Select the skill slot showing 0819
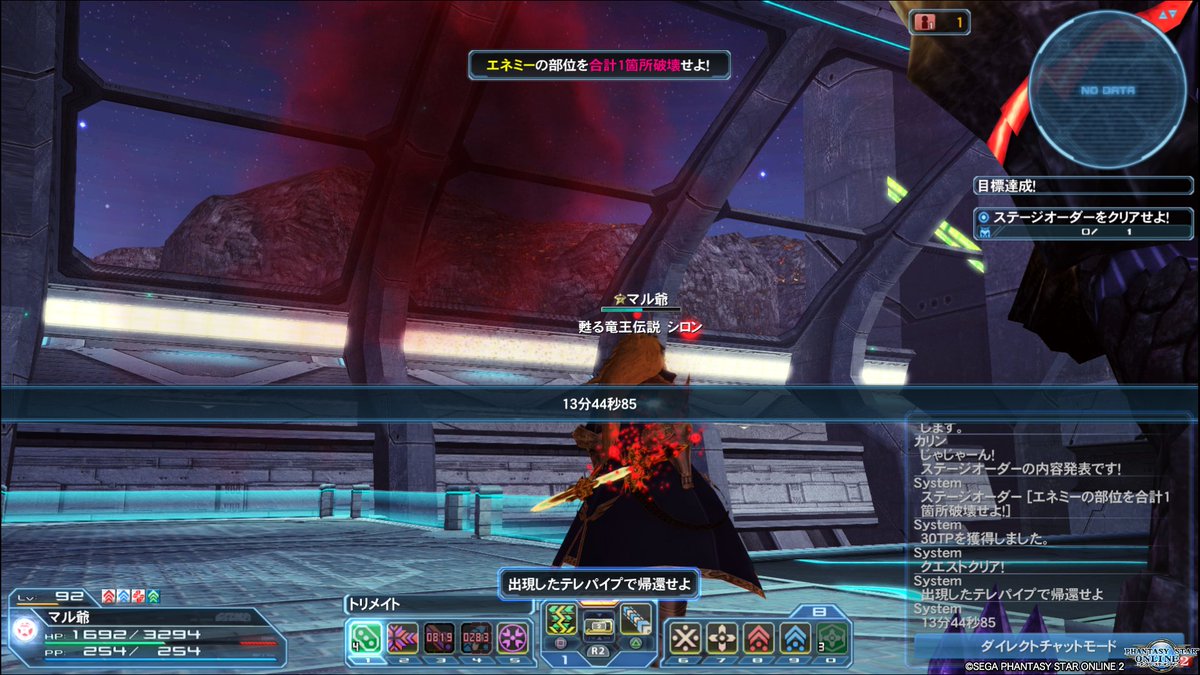 pyautogui.click(x=439, y=637)
